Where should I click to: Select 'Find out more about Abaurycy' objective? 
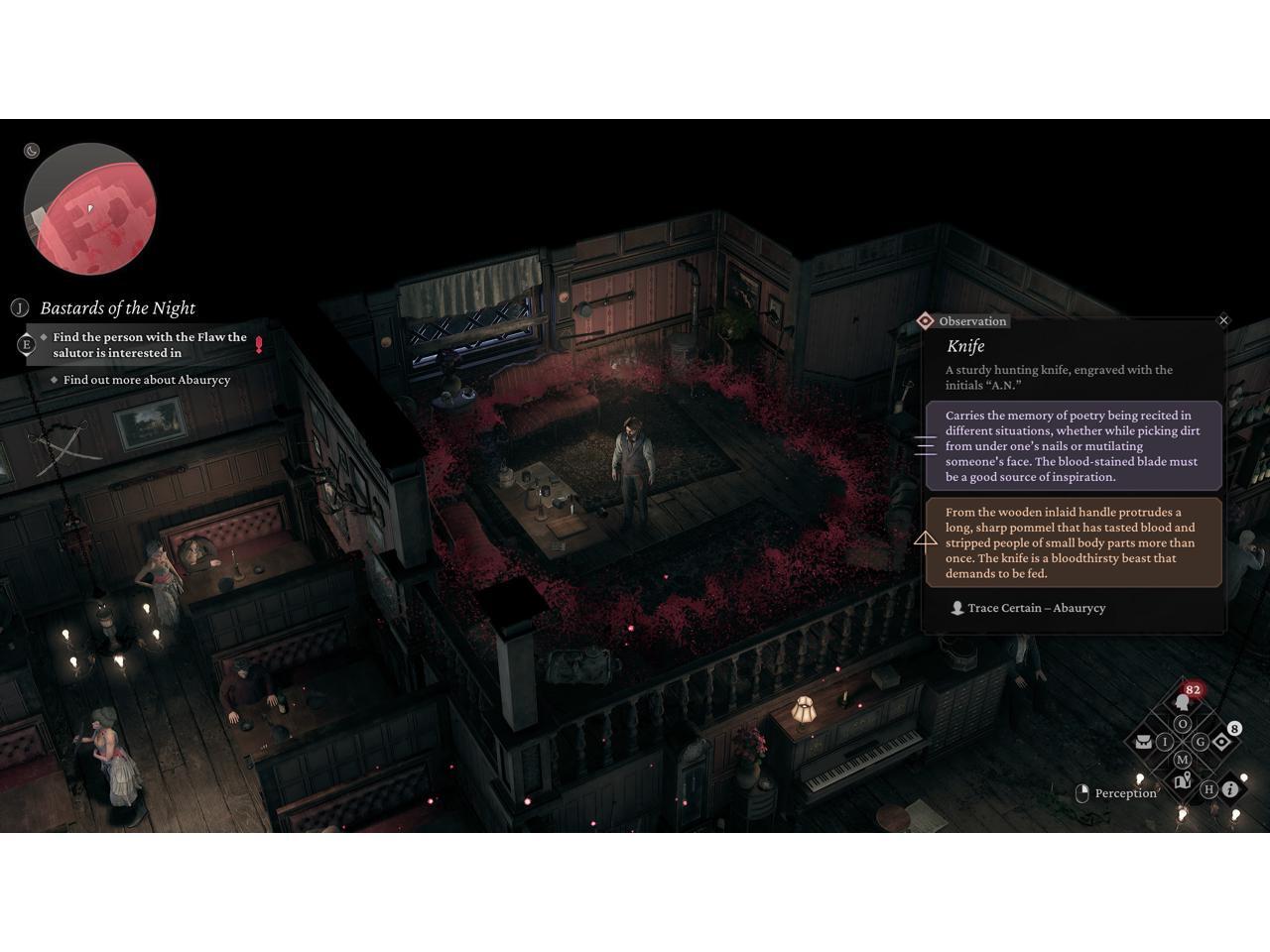tap(146, 380)
